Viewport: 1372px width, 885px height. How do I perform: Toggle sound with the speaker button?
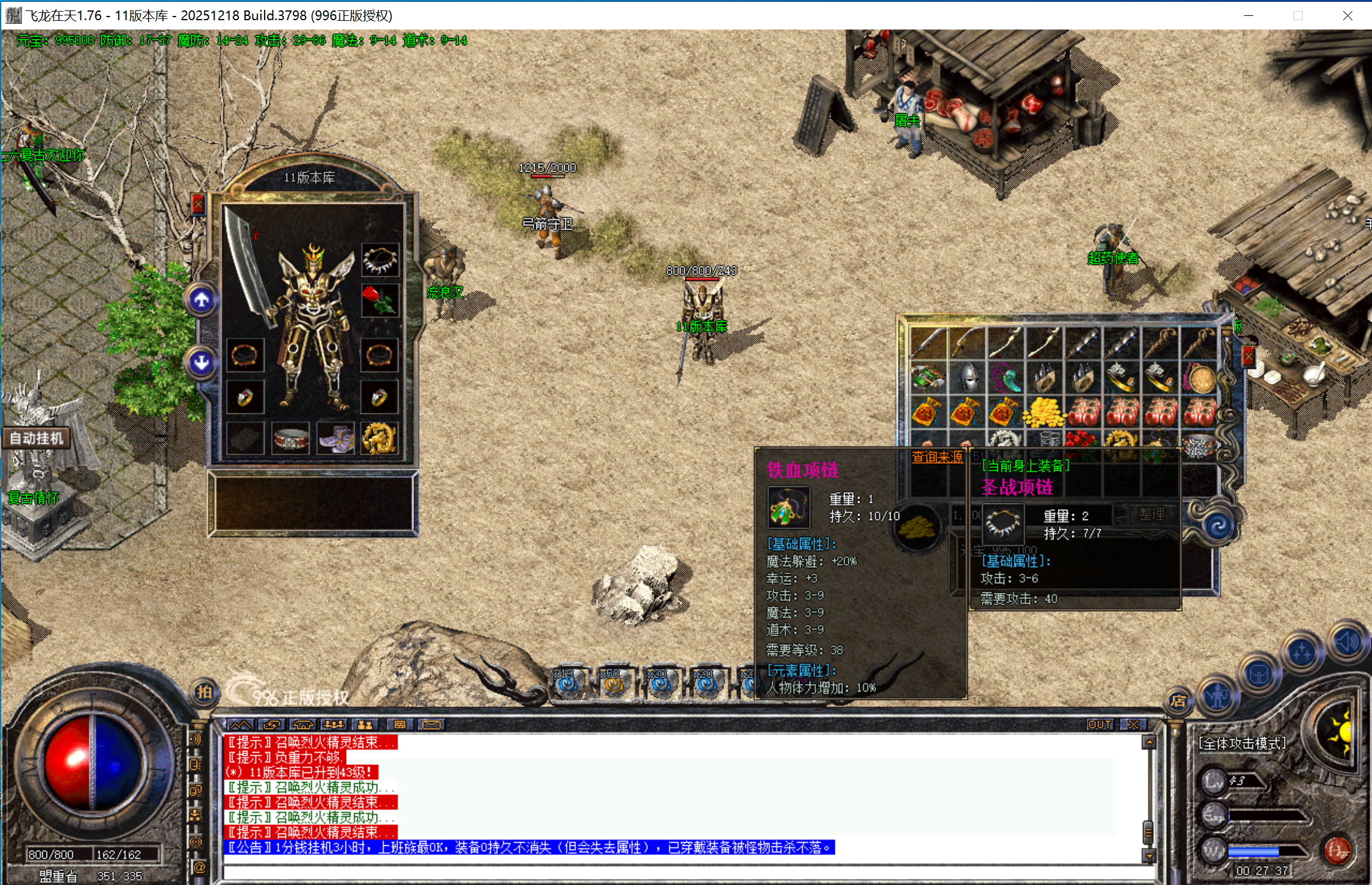[1347, 642]
